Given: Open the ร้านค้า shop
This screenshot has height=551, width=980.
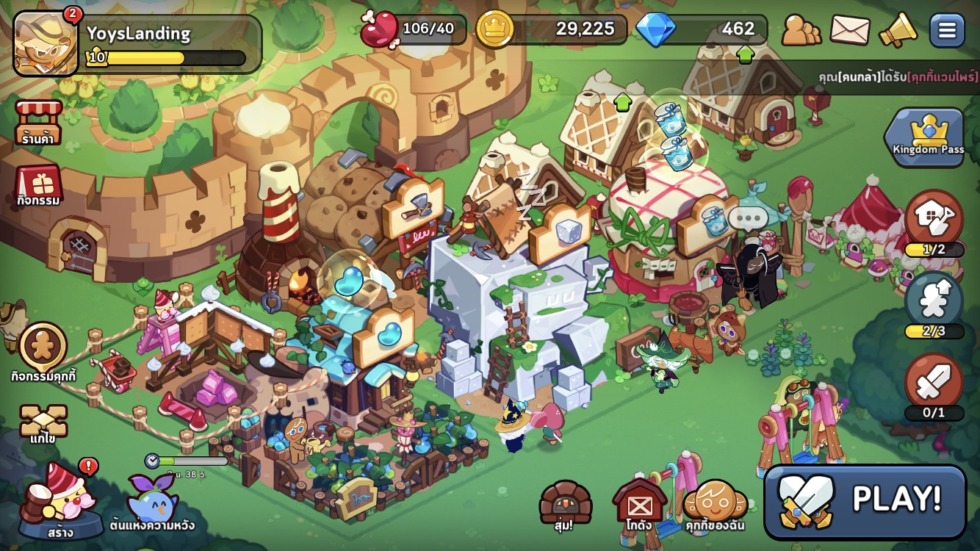Looking at the screenshot, I should tap(39, 123).
